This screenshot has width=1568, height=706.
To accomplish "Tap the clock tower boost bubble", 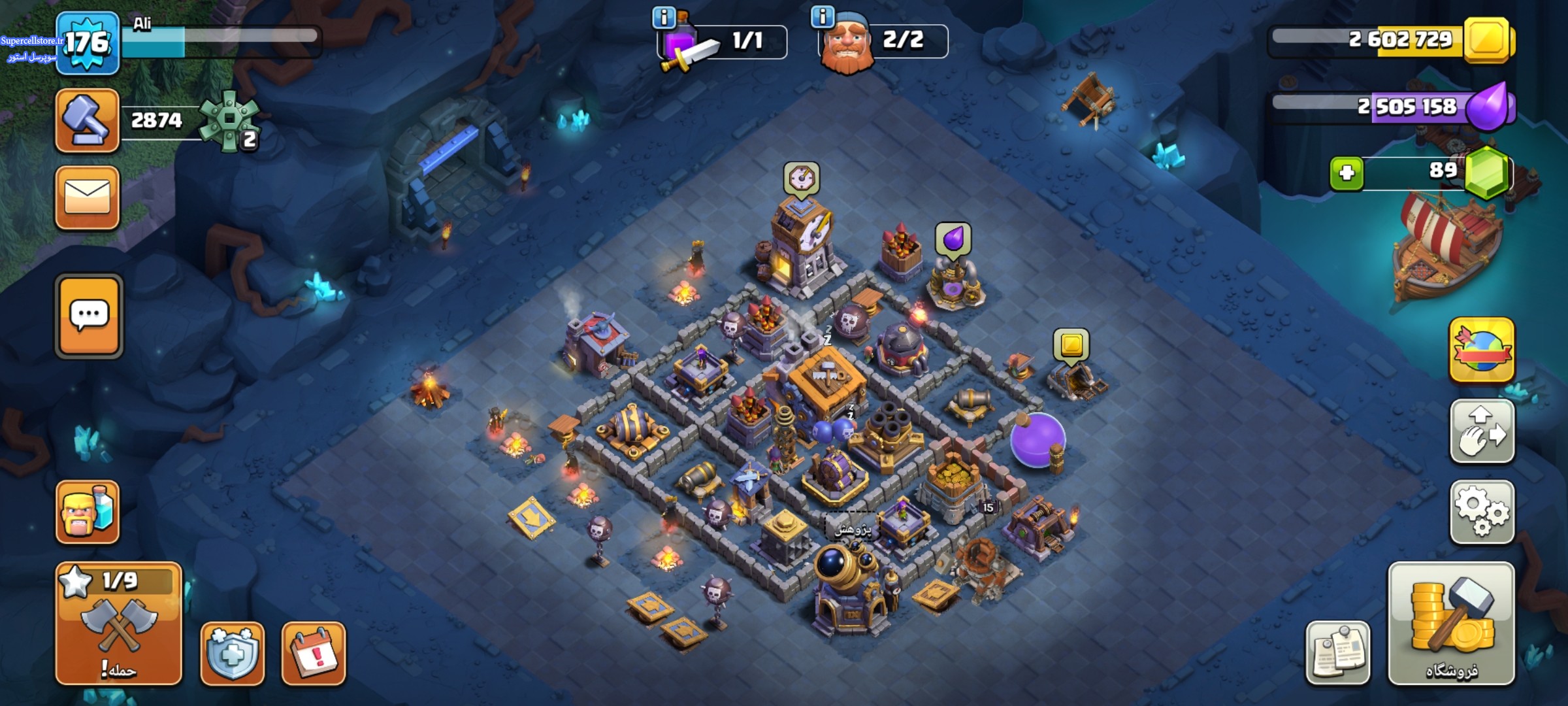I will tap(802, 179).
